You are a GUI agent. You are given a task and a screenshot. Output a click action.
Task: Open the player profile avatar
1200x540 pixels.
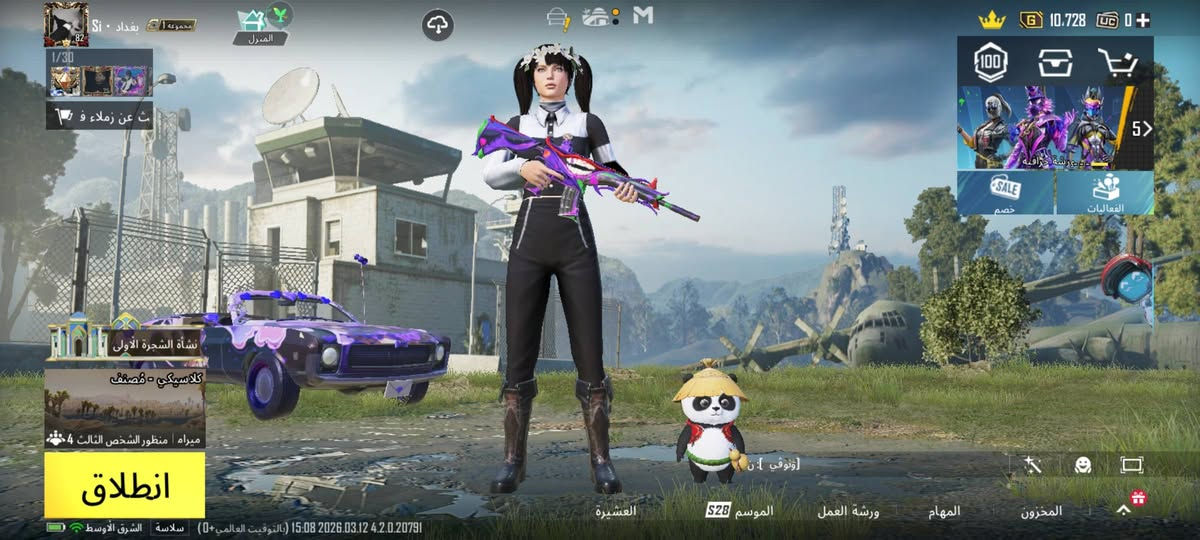[x=66, y=24]
